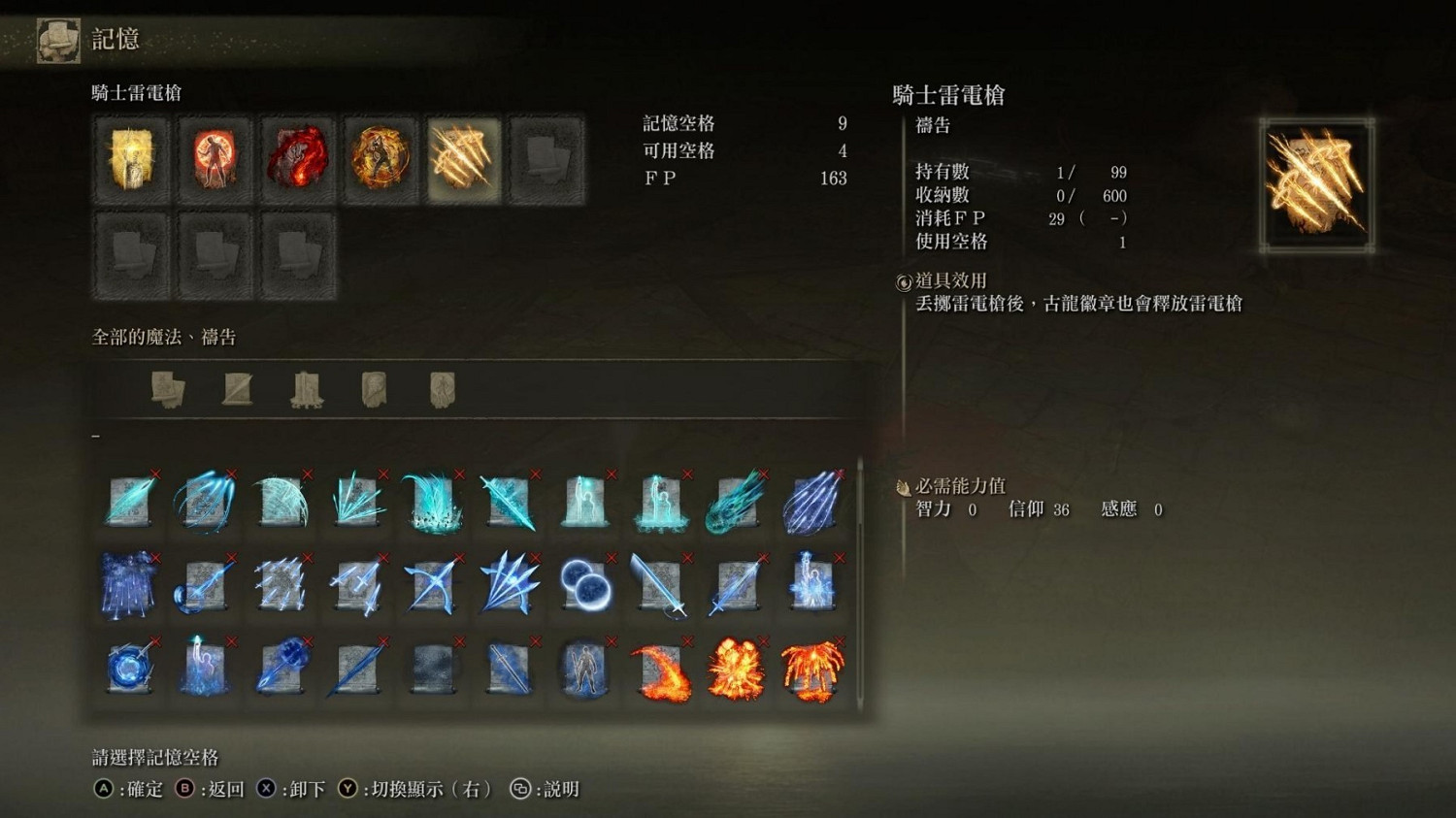Select the twin dark moons sorcery icon

(x=585, y=583)
